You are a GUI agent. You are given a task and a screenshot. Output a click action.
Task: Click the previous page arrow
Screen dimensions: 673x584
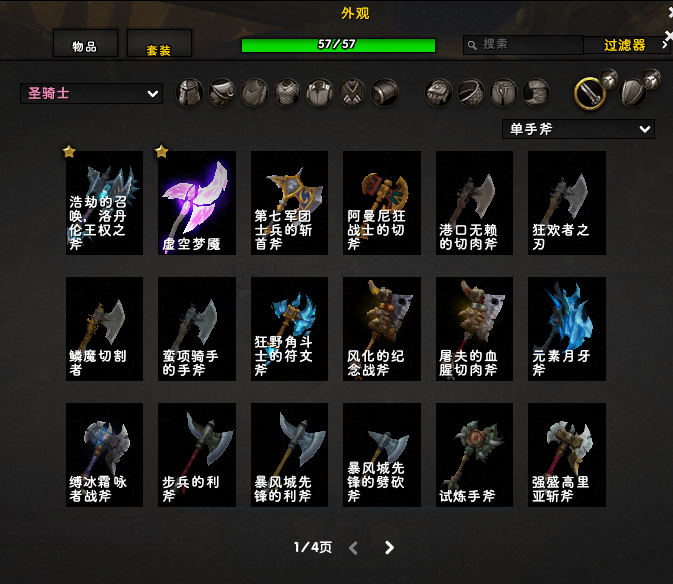tap(353, 548)
